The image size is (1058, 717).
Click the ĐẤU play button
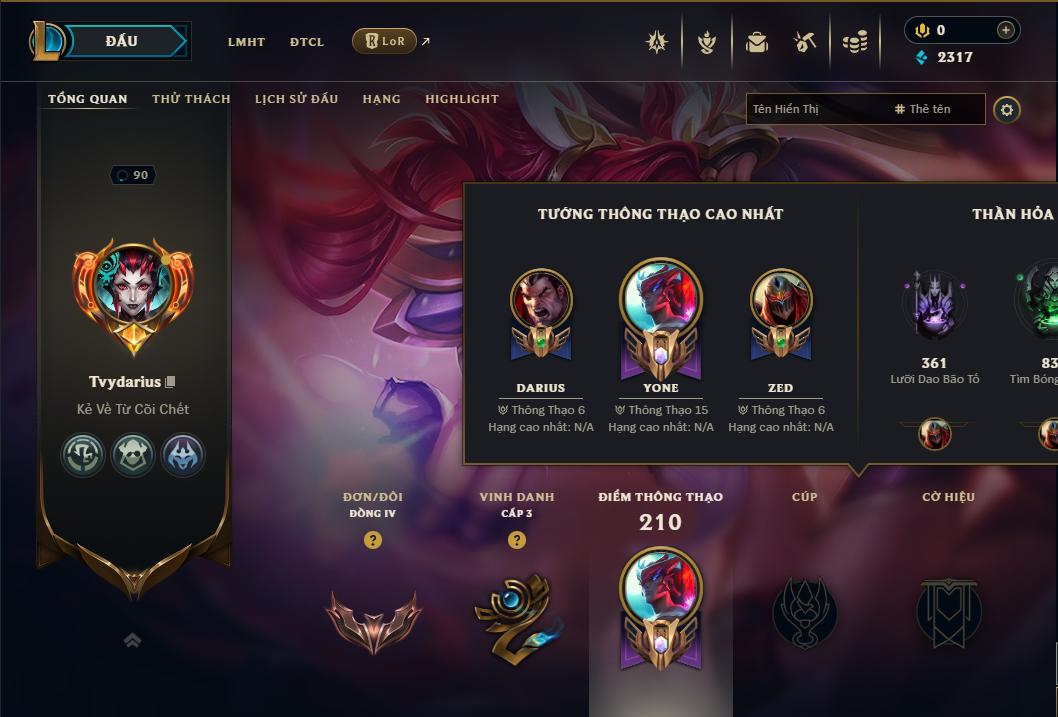(x=121, y=41)
